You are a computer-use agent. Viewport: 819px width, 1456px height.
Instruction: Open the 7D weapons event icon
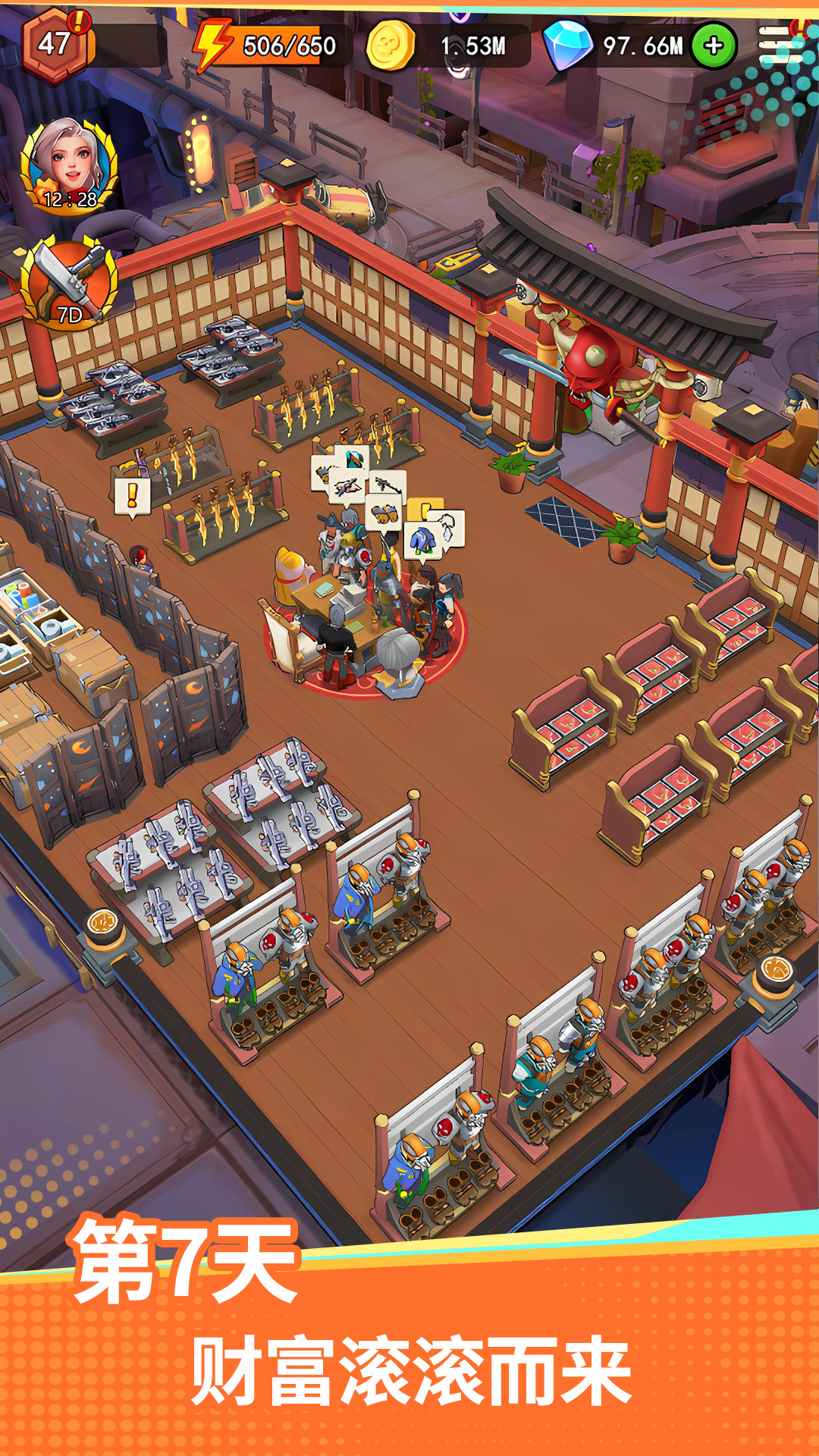tap(69, 281)
